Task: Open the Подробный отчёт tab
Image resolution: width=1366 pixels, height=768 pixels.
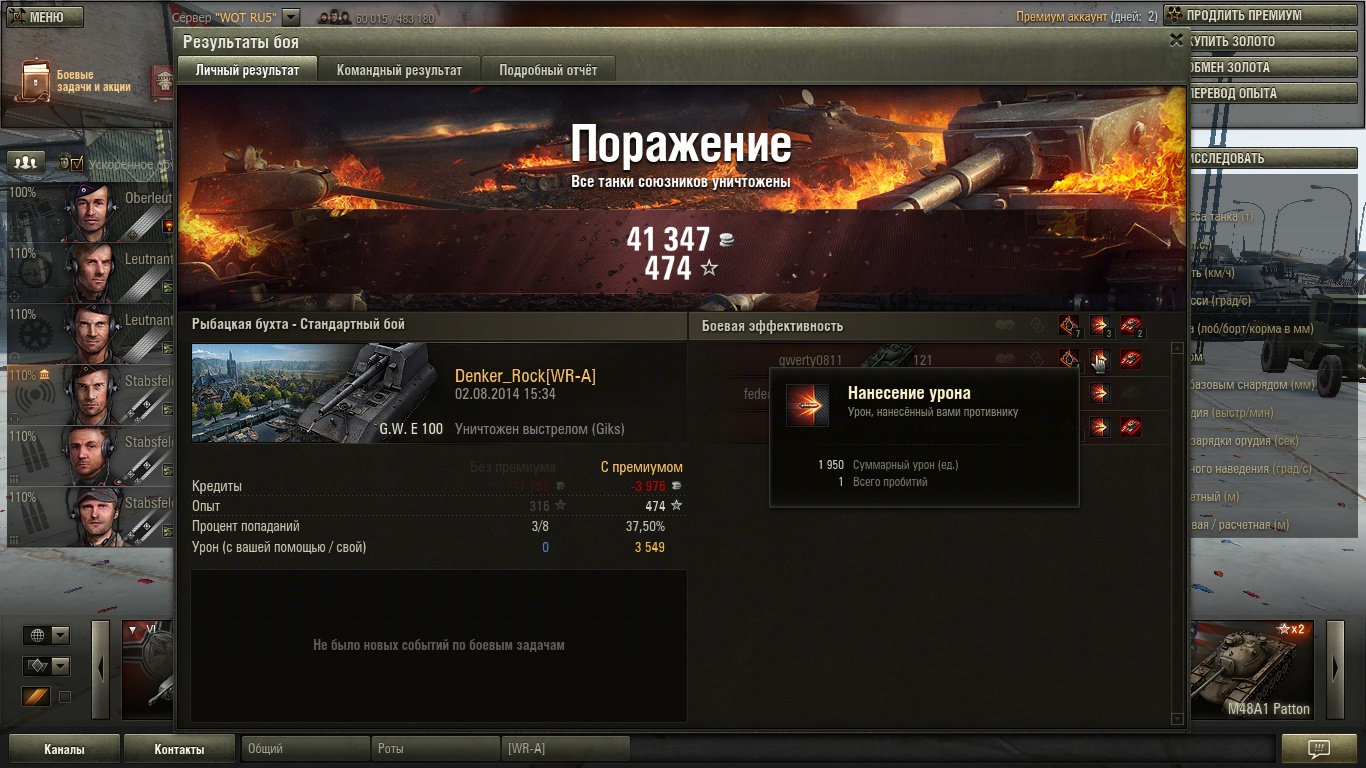Action: pyautogui.click(x=548, y=70)
